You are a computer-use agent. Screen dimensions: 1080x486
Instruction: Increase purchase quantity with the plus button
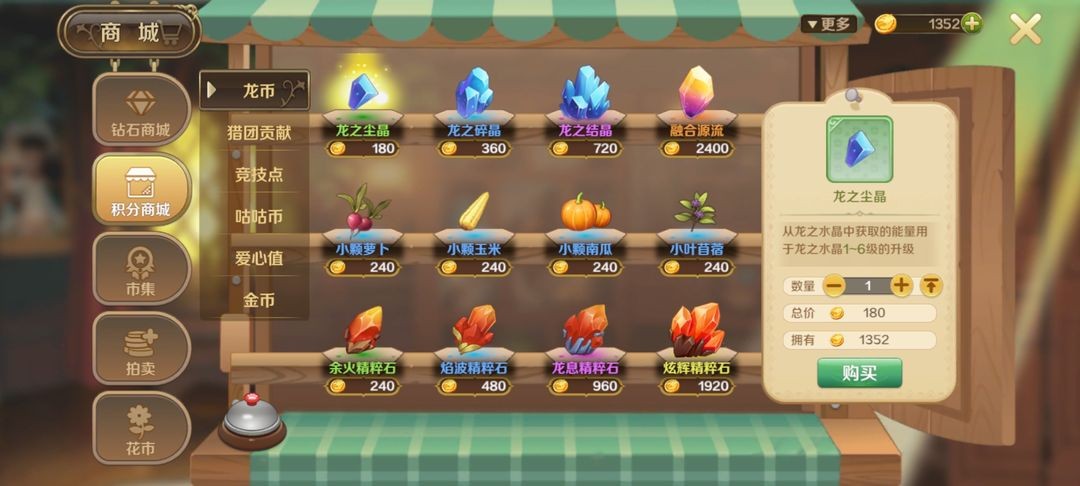coord(901,286)
